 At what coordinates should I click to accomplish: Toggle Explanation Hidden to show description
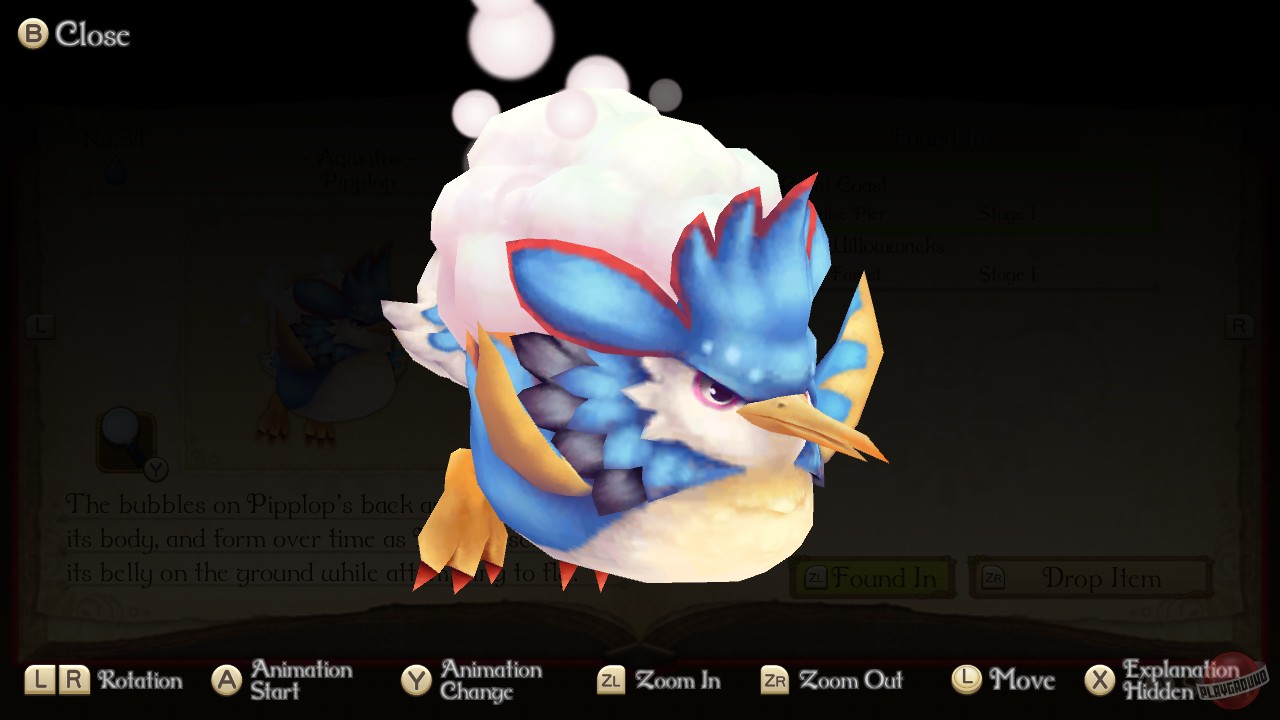[1160, 680]
